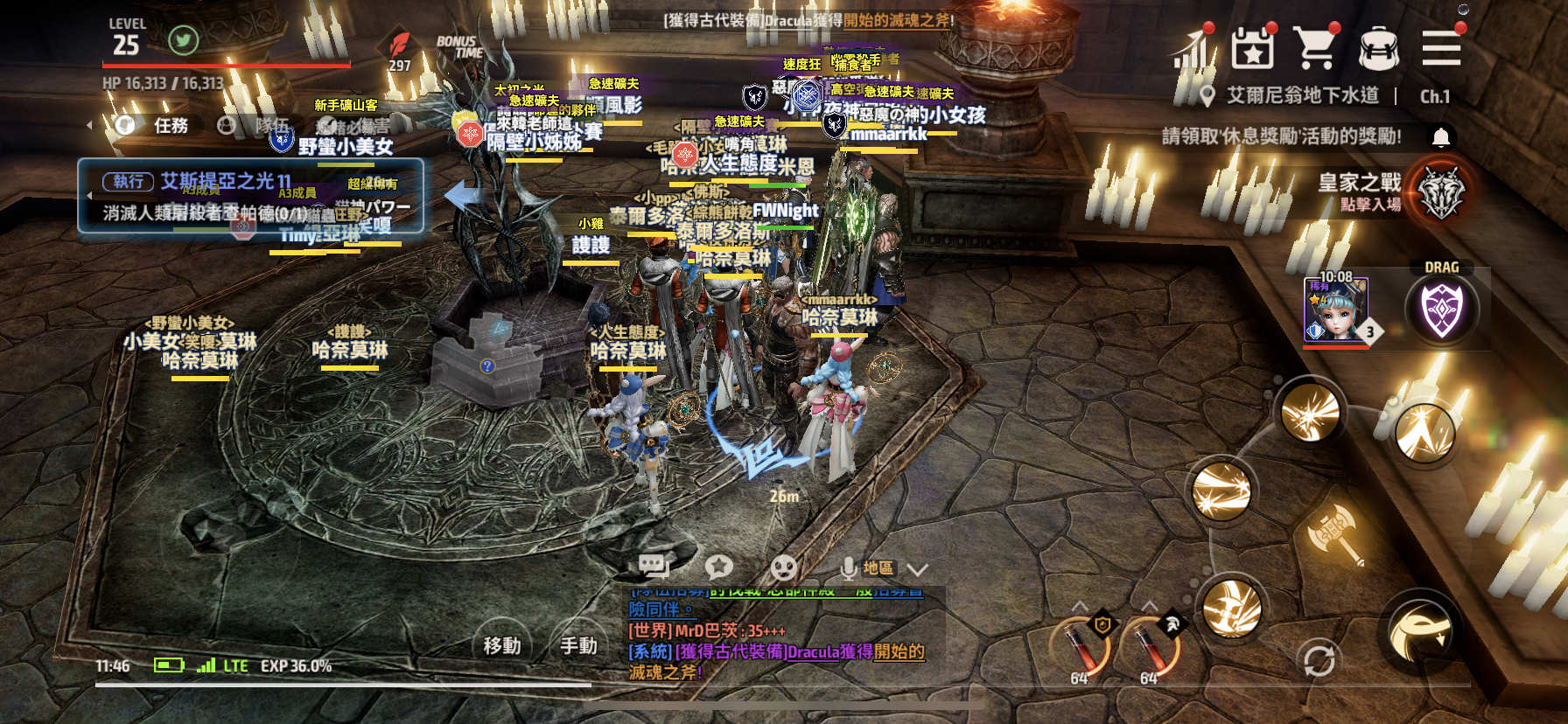1568x724 pixels.
Task: Enter the 皇家之戰 battle event
Action: point(1440,191)
